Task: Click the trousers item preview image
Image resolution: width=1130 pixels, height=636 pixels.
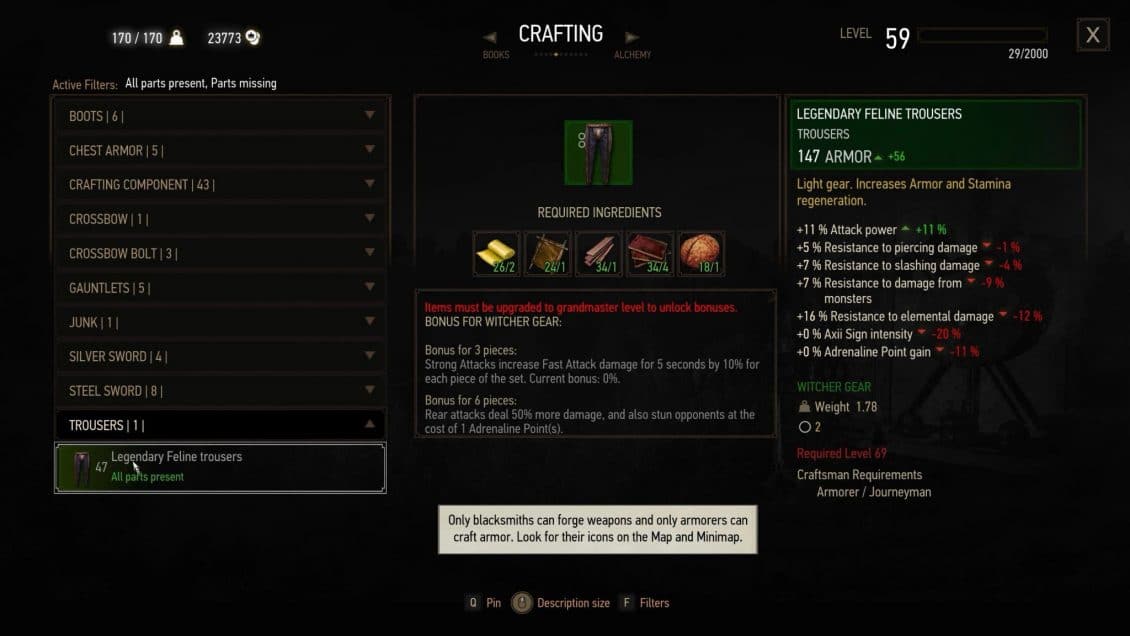Action: click(598, 153)
